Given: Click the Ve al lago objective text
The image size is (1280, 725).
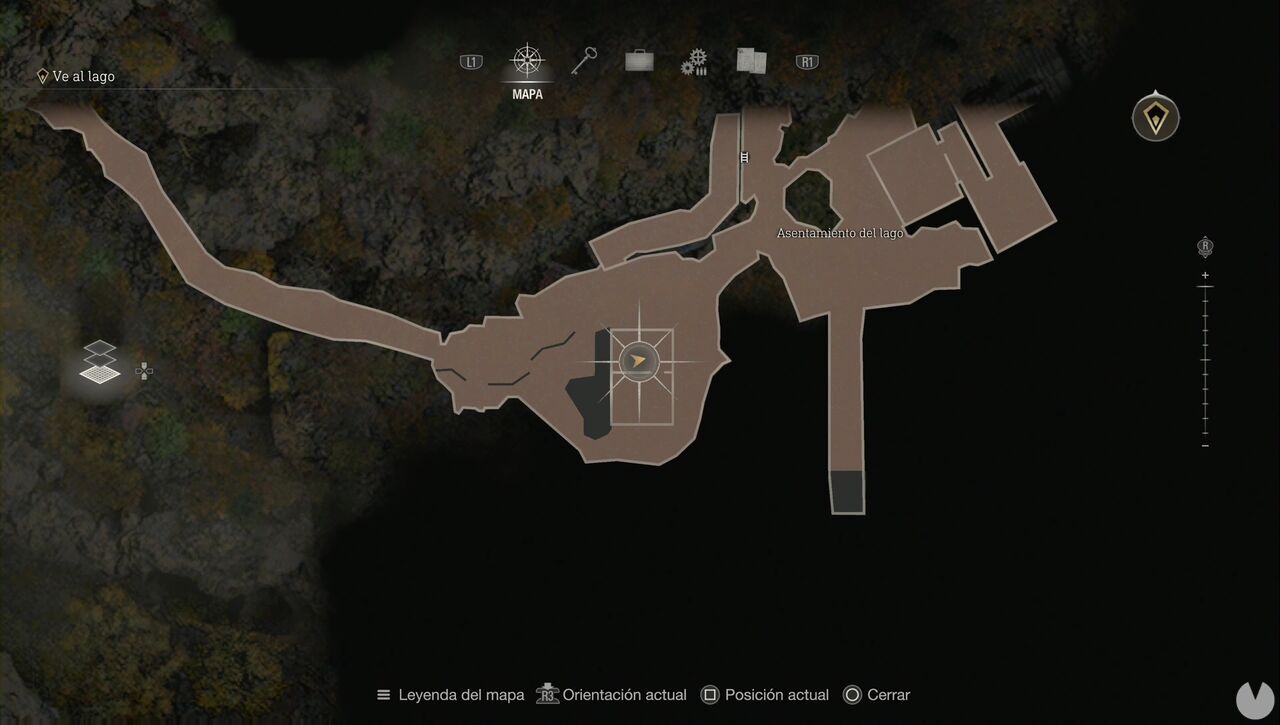Looking at the screenshot, I should 82,76.
